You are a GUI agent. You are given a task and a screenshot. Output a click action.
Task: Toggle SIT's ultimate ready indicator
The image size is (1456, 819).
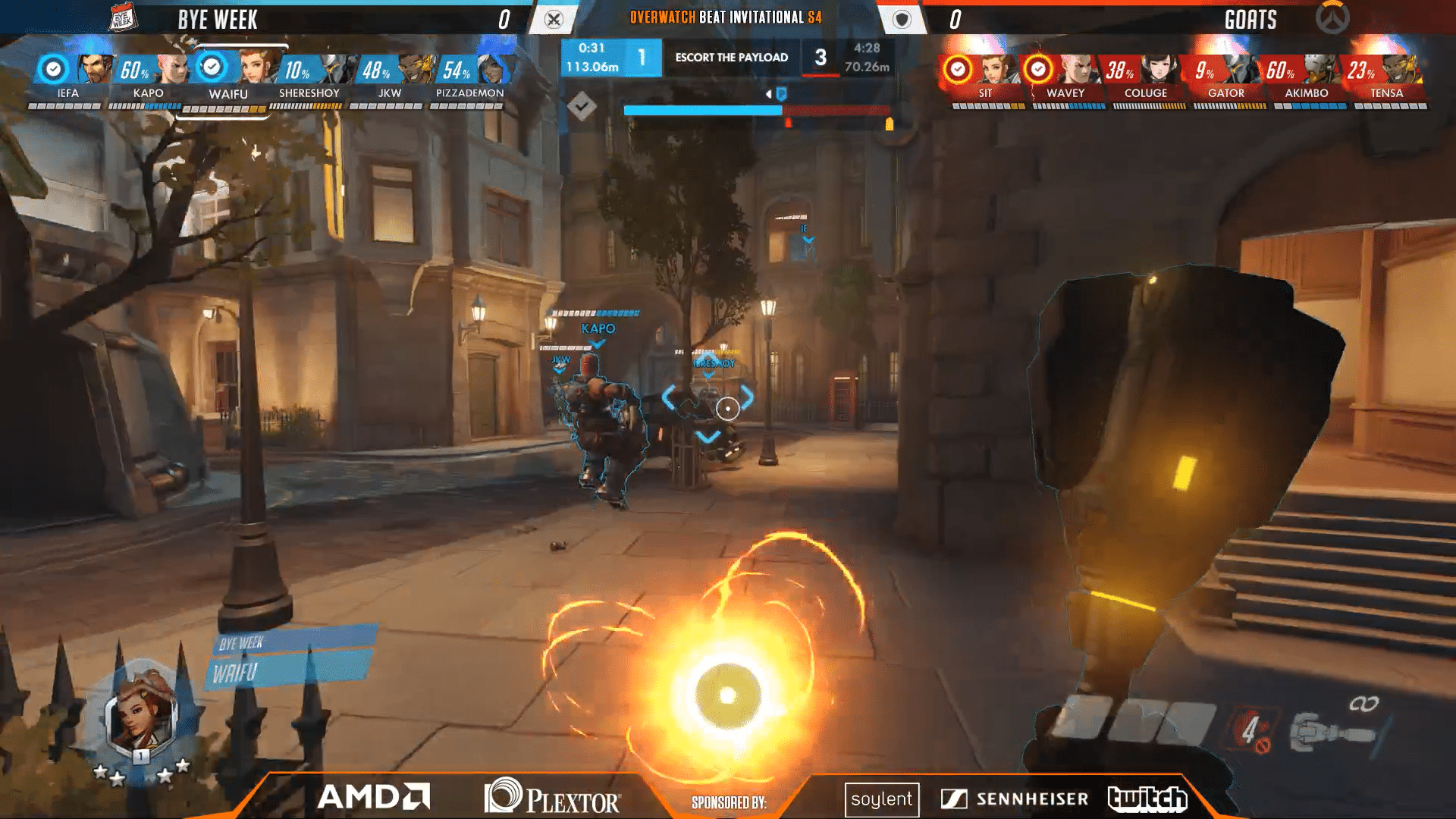tap(959, 67)
